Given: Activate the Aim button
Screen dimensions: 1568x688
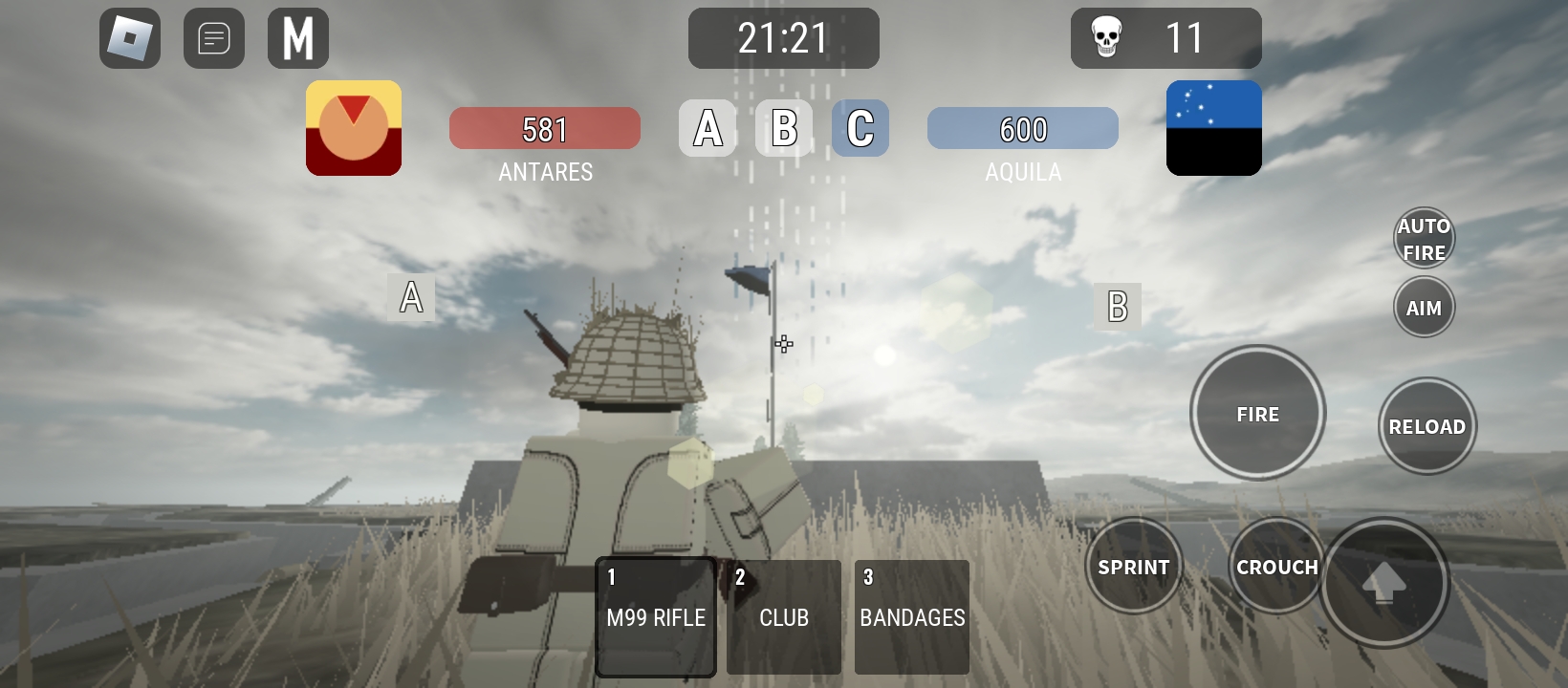Looking at the screenshot, I should pos(1424,308).
